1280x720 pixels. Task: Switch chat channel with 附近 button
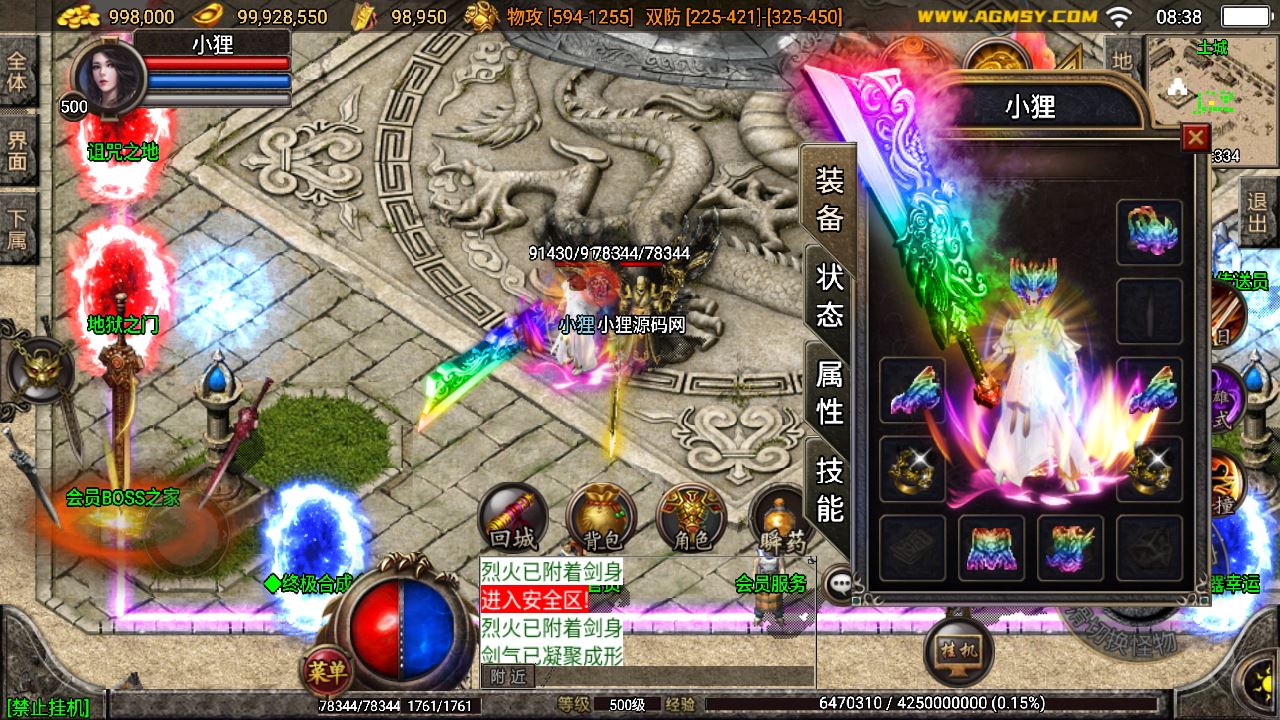point(508,677)
